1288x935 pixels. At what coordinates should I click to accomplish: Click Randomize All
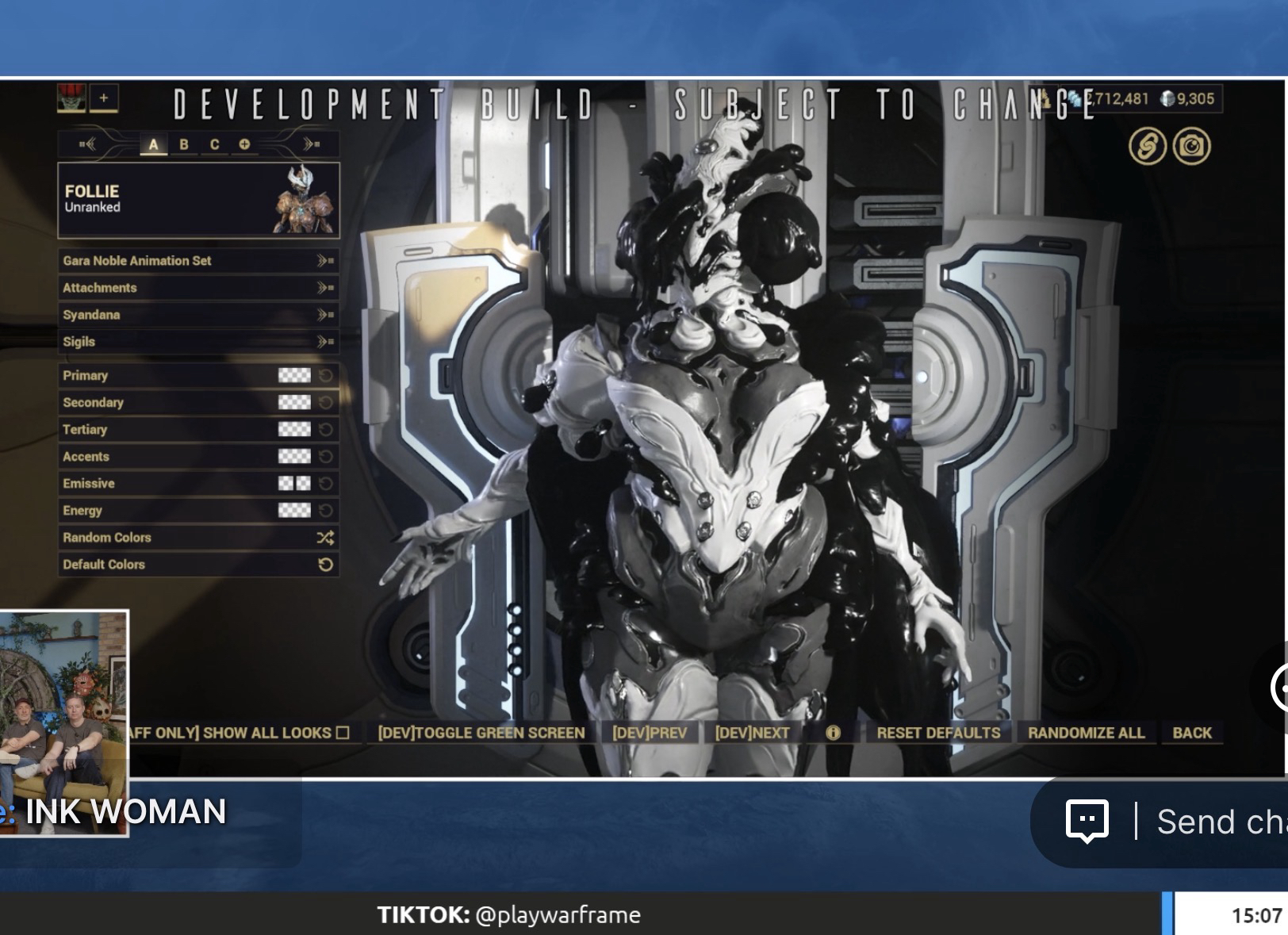(x=1086, y=733)
